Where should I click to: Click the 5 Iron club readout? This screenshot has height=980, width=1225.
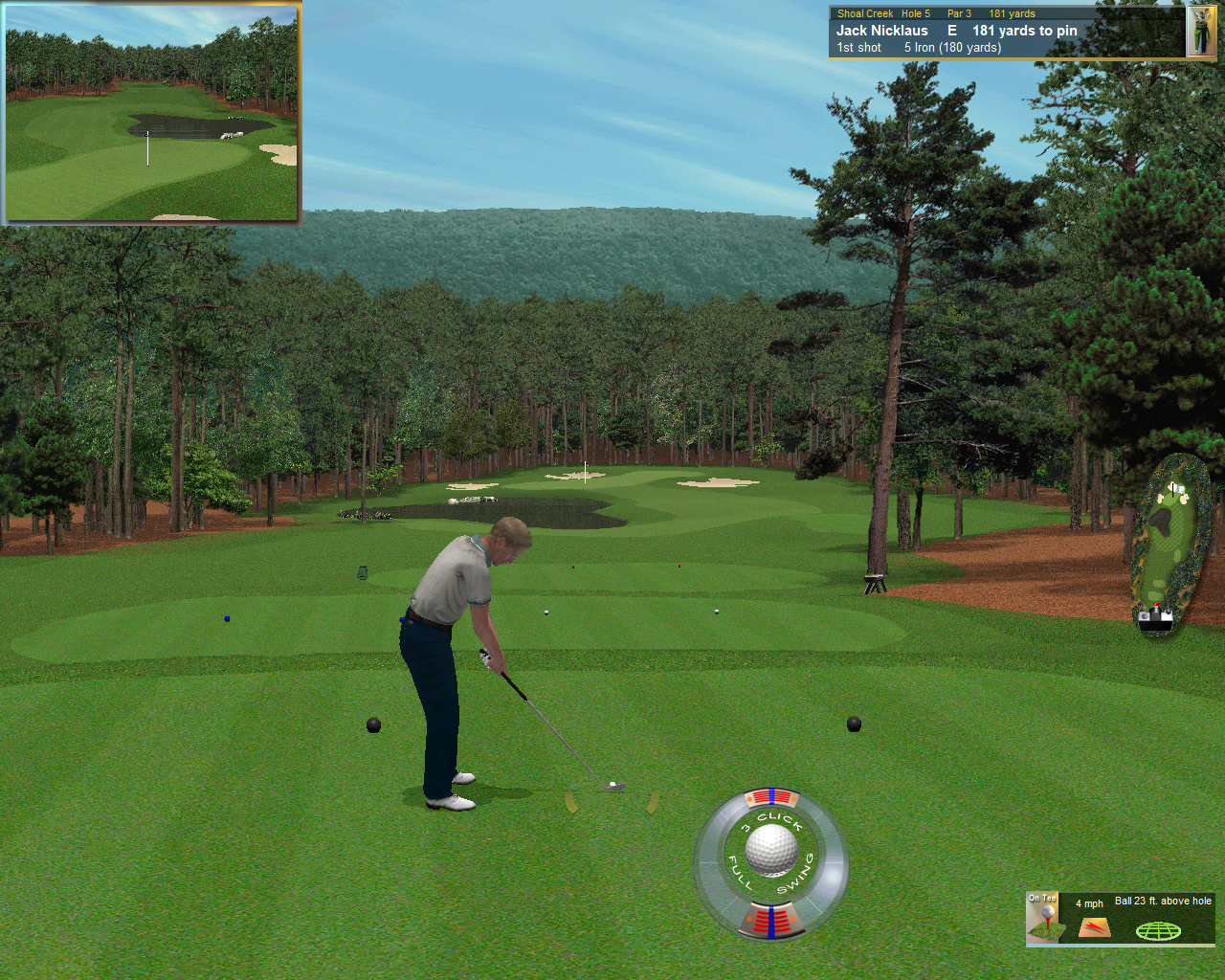[x=952, y=48]
